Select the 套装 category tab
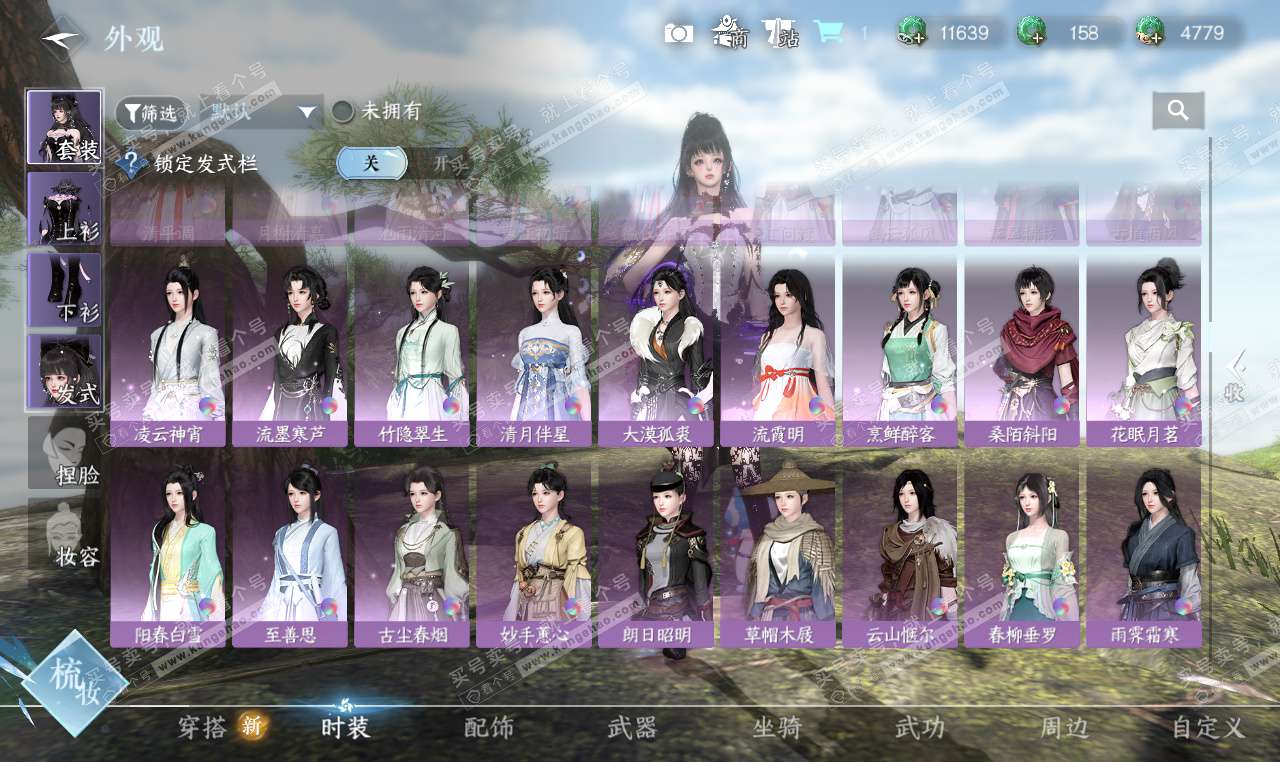The image size is (1280, 762). click(64, 127)
